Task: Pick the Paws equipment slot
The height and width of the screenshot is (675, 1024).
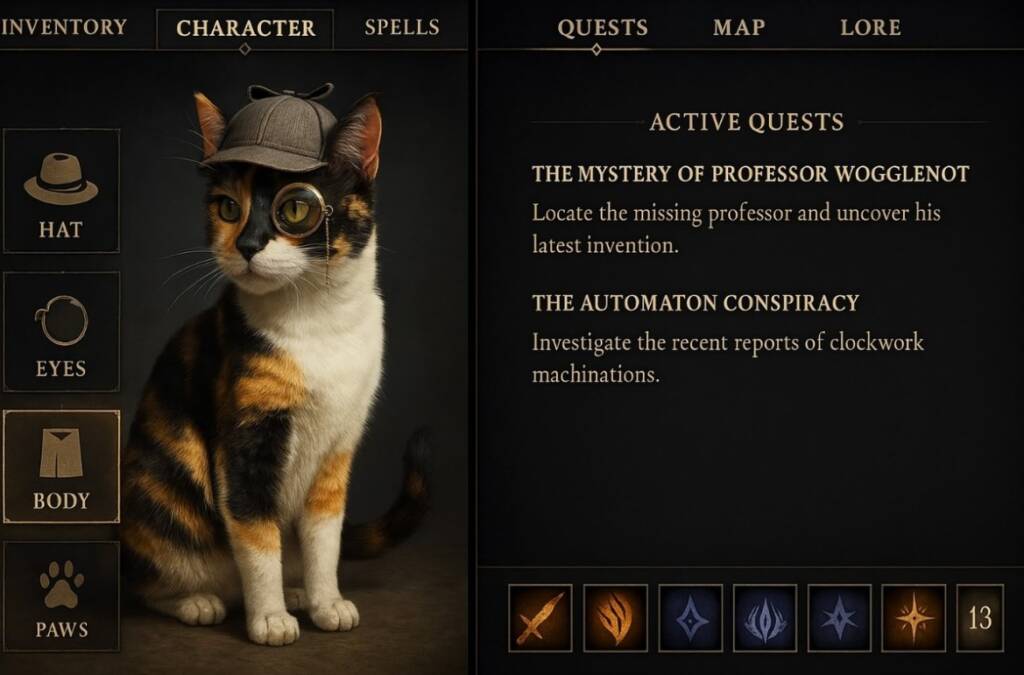Action: point(61,597)
